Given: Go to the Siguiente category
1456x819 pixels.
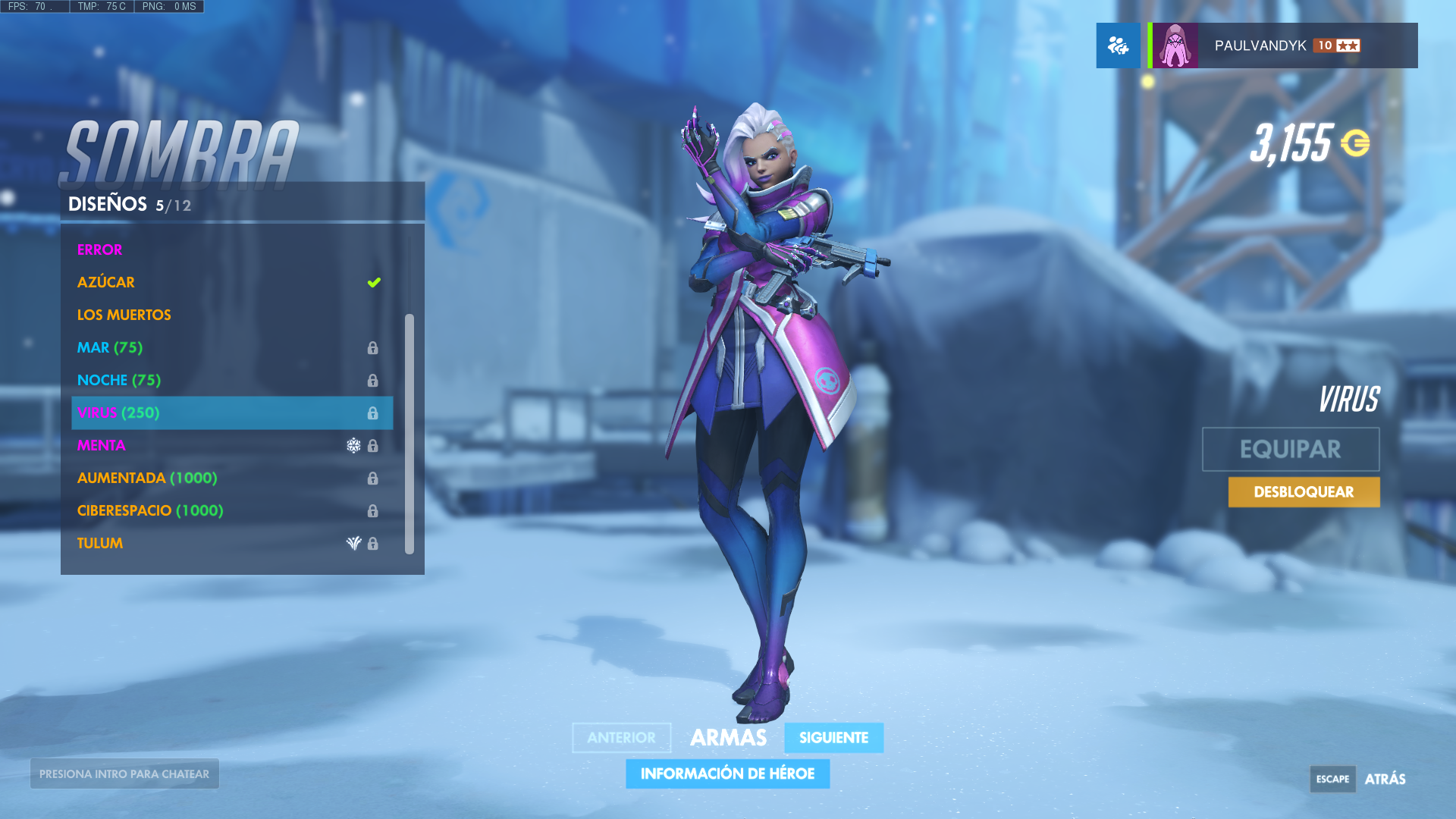Looking at the screenshot, I should point(833,738).
